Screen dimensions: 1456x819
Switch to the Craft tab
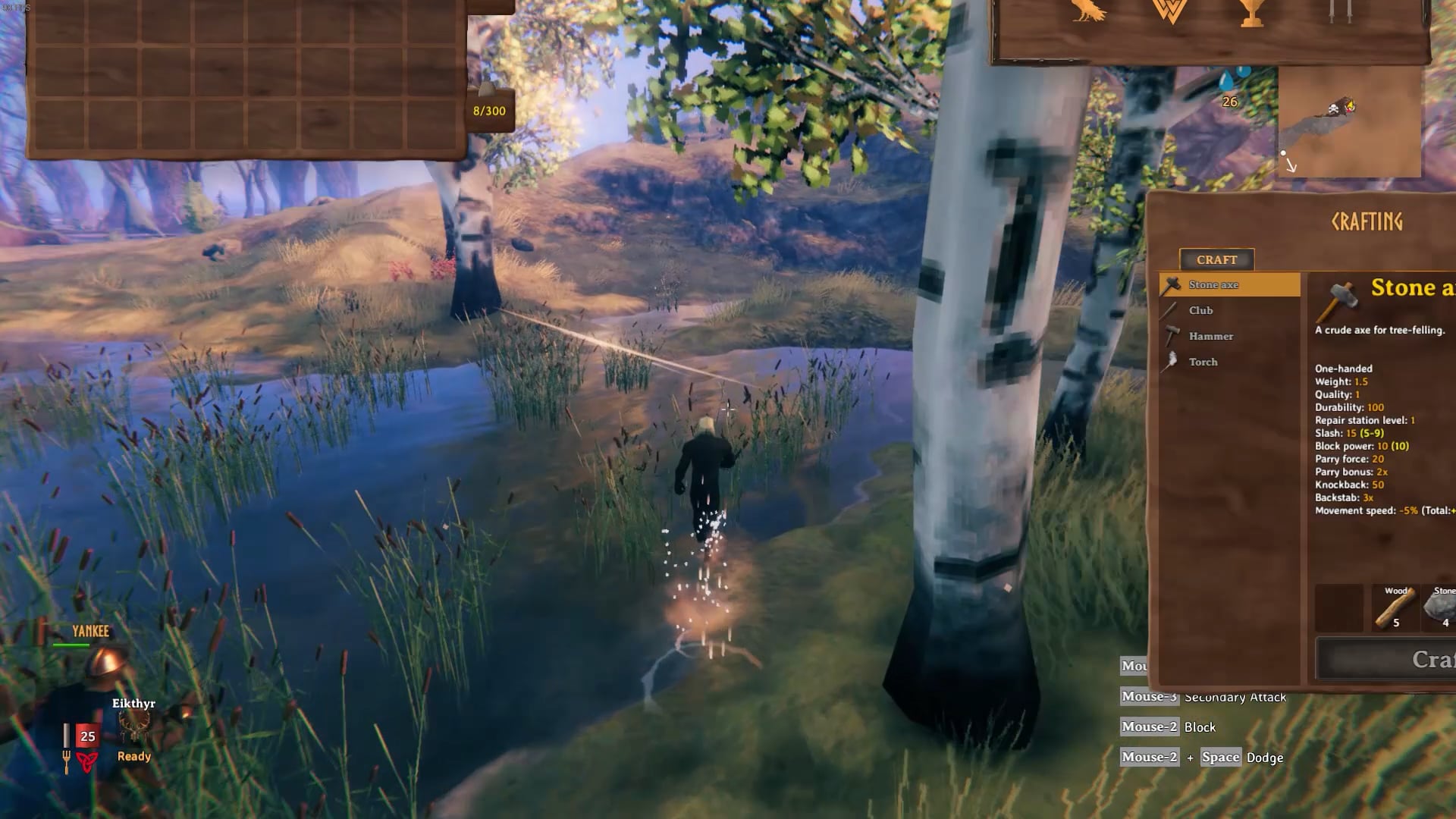coord(1216,259)
